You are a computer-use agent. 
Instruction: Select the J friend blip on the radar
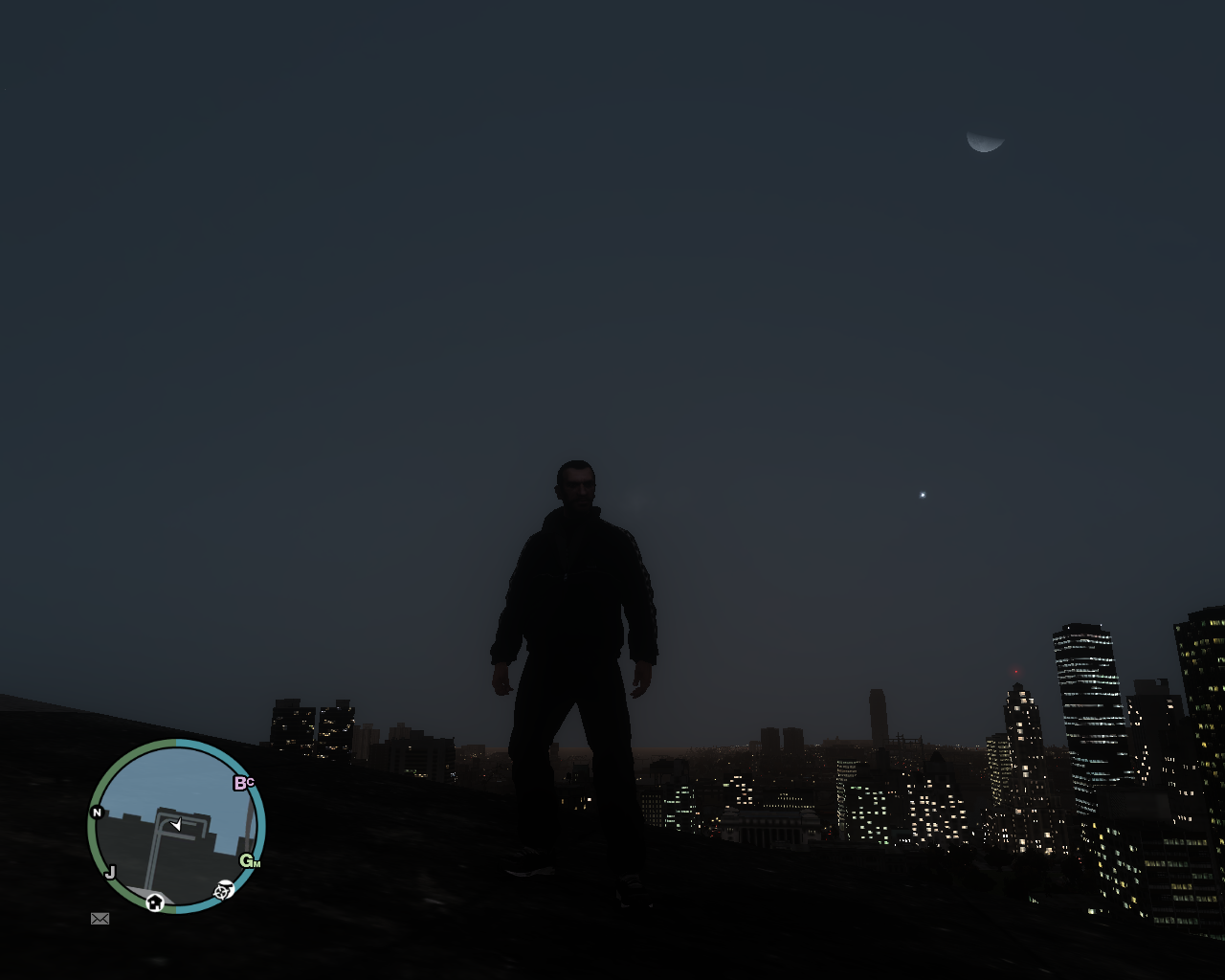[x=111, y=871]
